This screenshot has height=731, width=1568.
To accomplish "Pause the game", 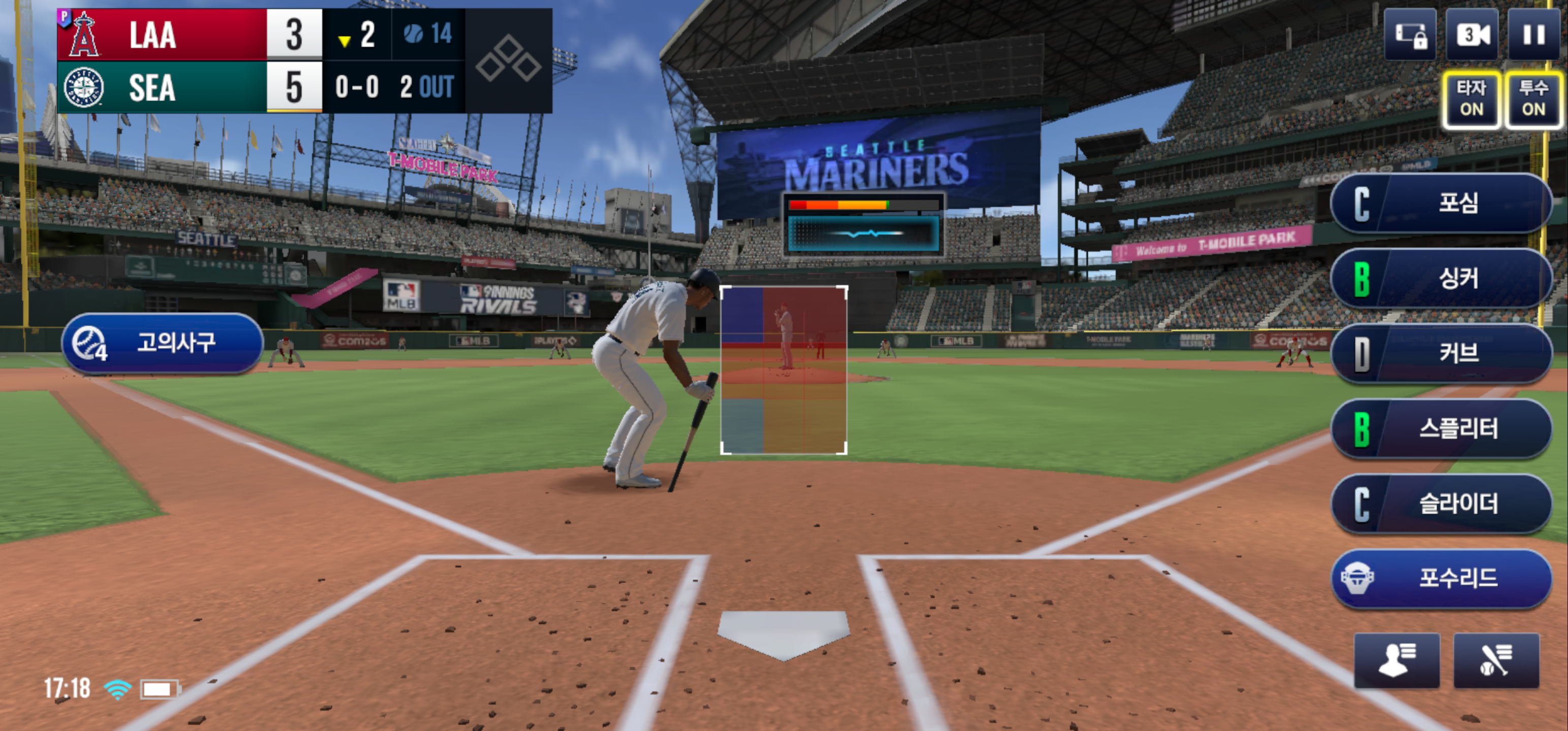I will click(x=1533, y=35).
